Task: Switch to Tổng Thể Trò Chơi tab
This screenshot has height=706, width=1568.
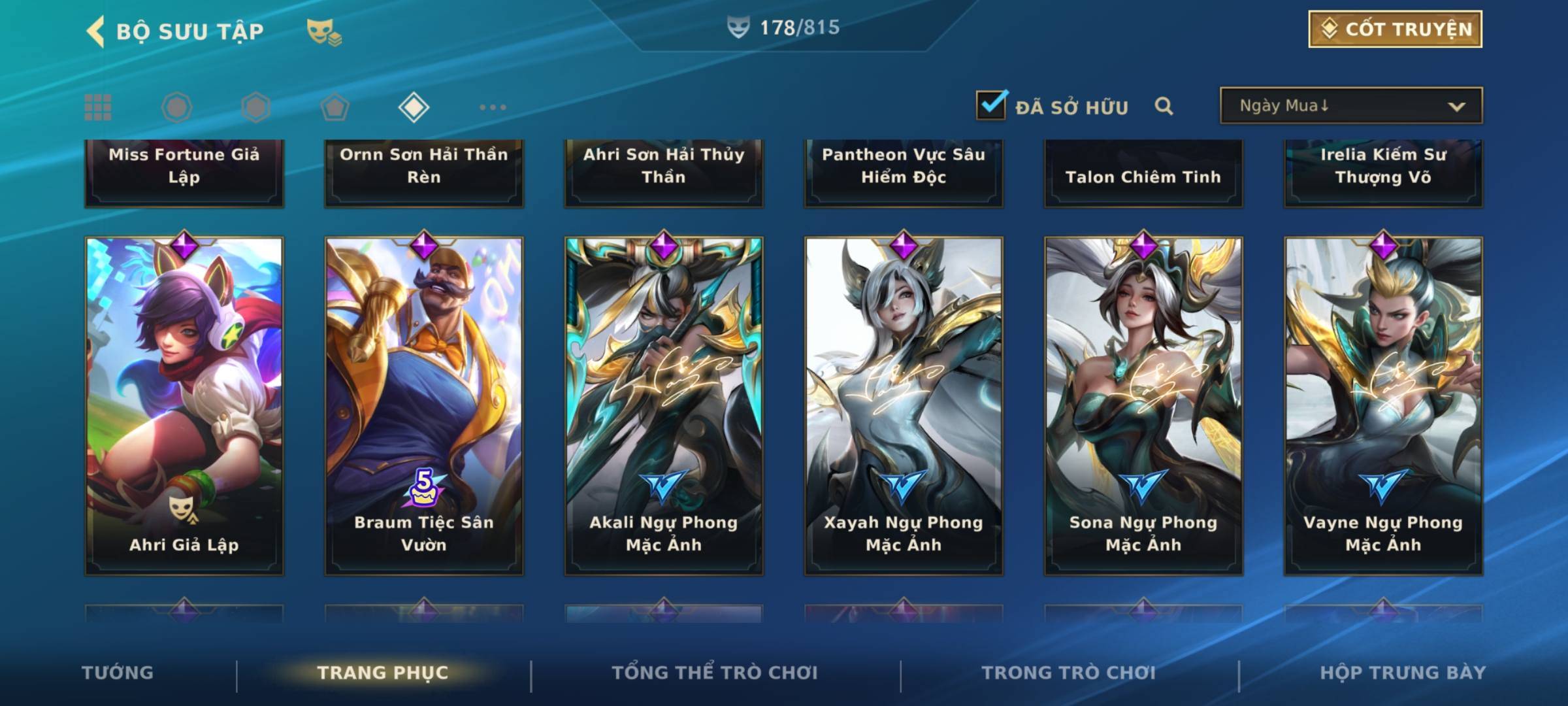Action: tap(714, 673)
